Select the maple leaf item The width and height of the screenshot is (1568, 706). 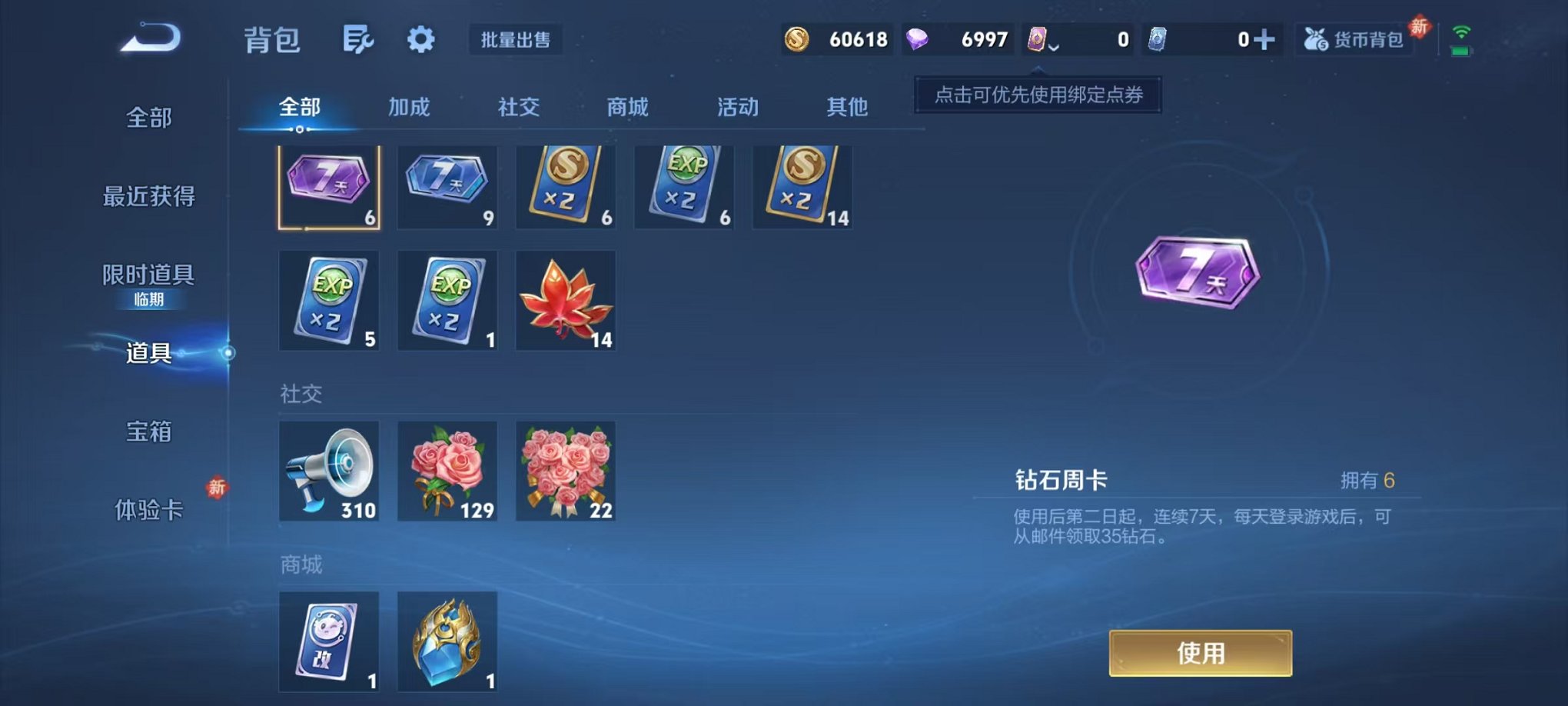tap(565, 300)
